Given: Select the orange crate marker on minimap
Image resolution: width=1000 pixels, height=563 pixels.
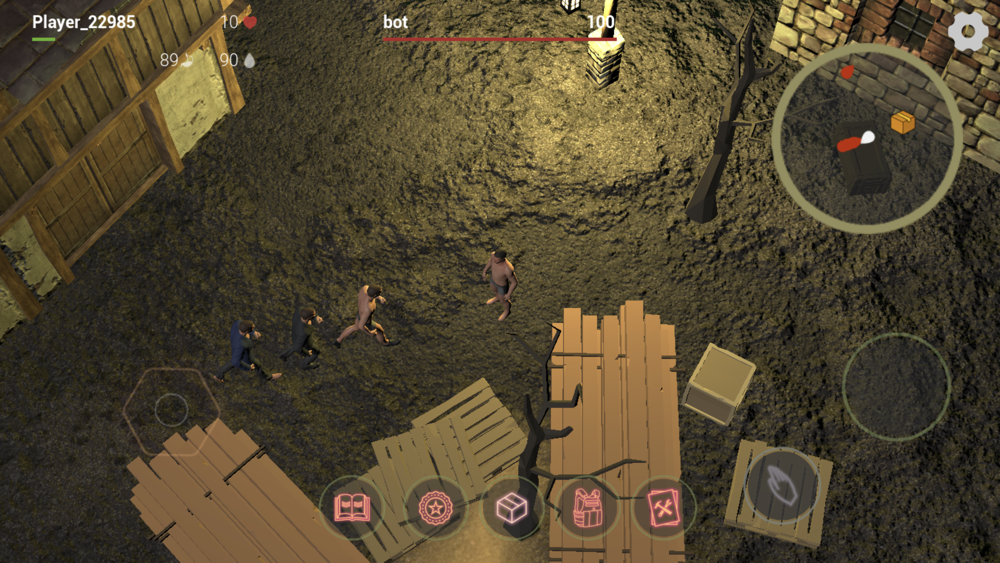Looking at the screenshot, I should (x=903, y=122).
